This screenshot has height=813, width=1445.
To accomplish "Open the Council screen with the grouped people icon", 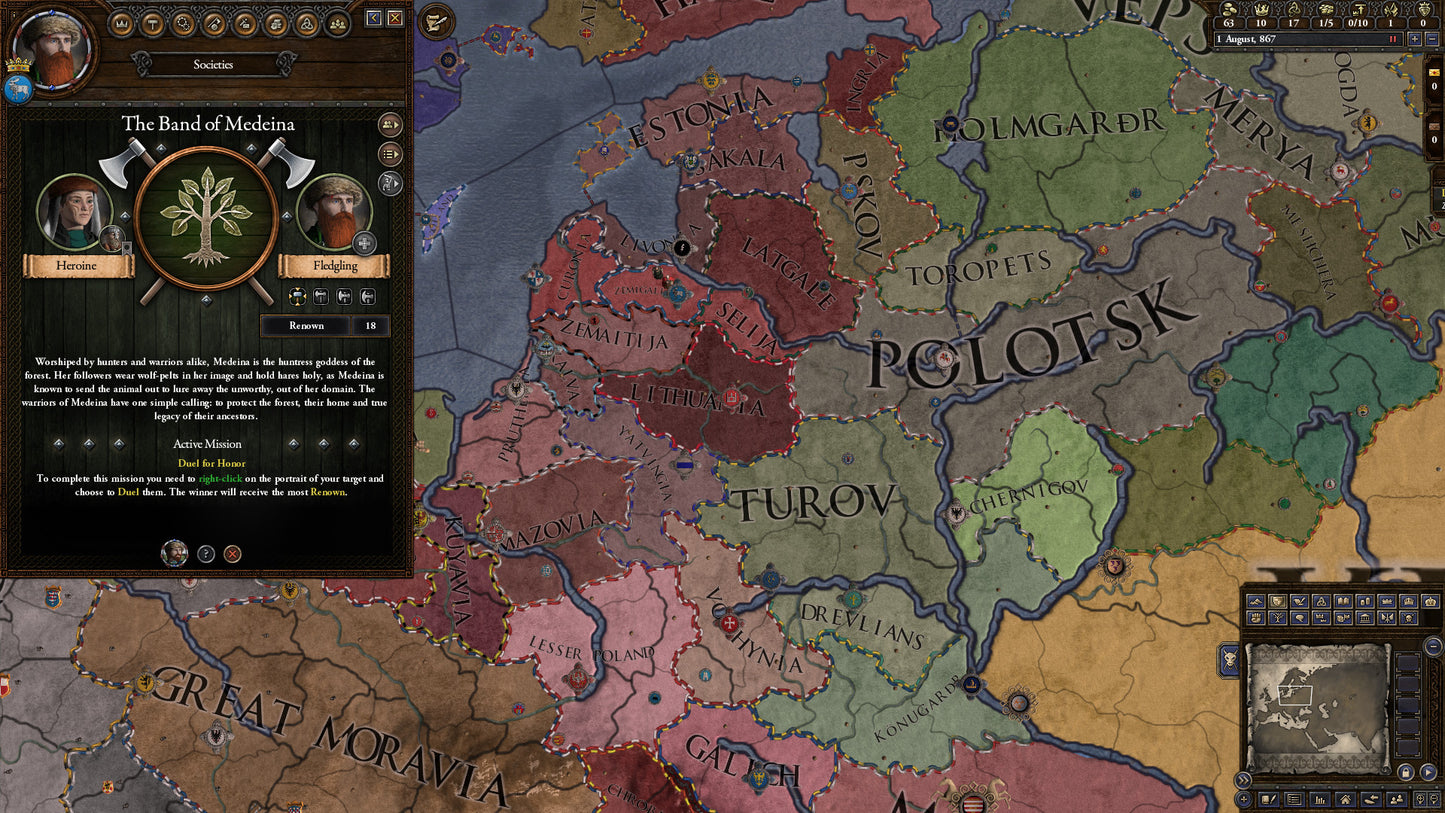I will 338,24.
